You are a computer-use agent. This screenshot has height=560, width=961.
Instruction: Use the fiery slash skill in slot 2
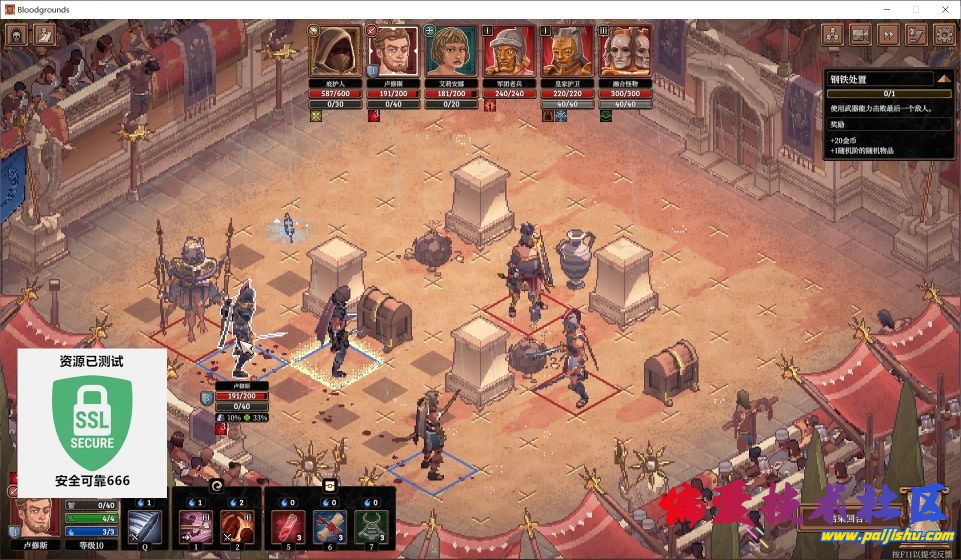234,525
